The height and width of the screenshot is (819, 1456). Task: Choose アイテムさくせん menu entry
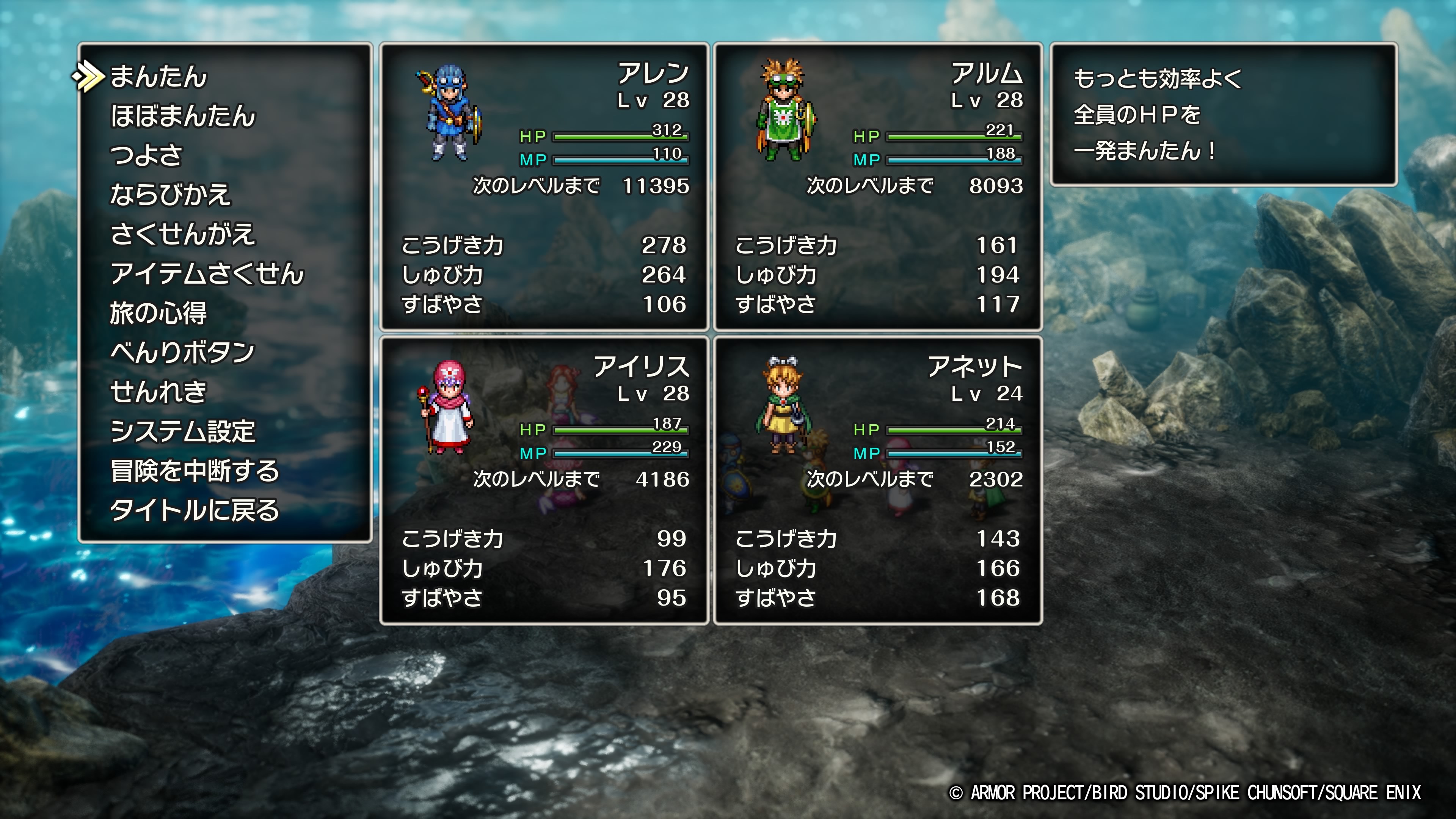coord(207,273)
